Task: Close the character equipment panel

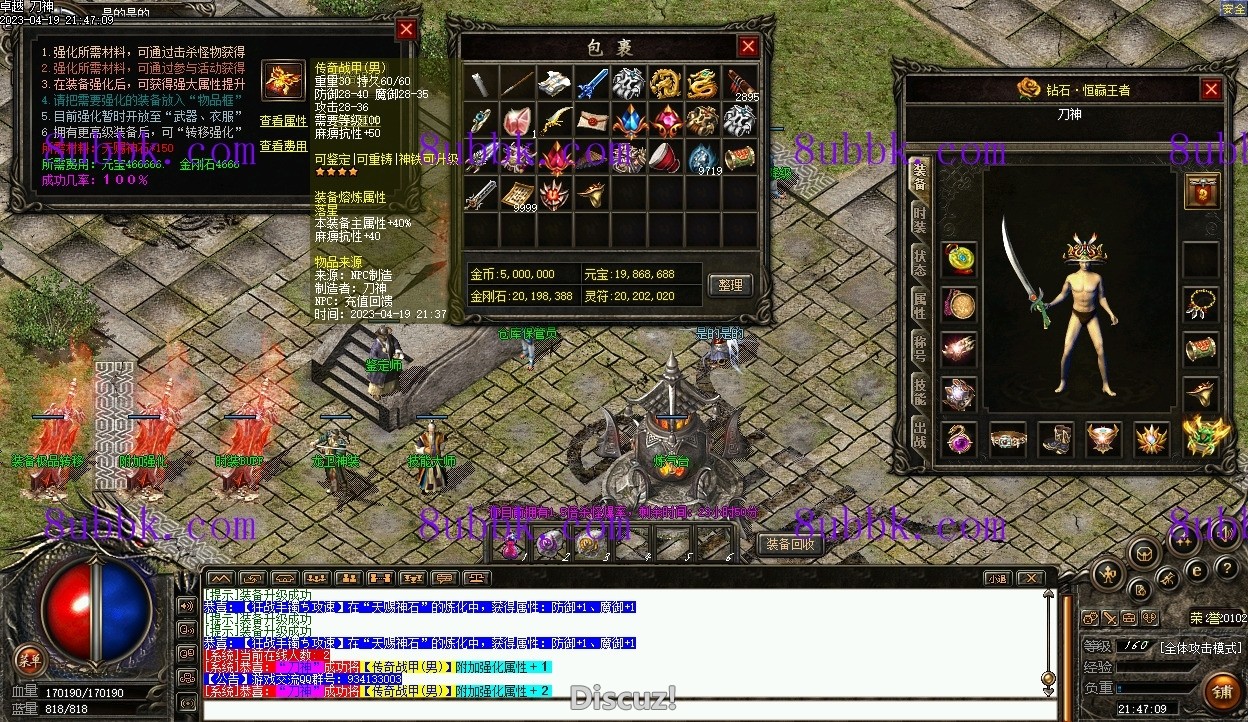Action: [x=1211, y=90]
